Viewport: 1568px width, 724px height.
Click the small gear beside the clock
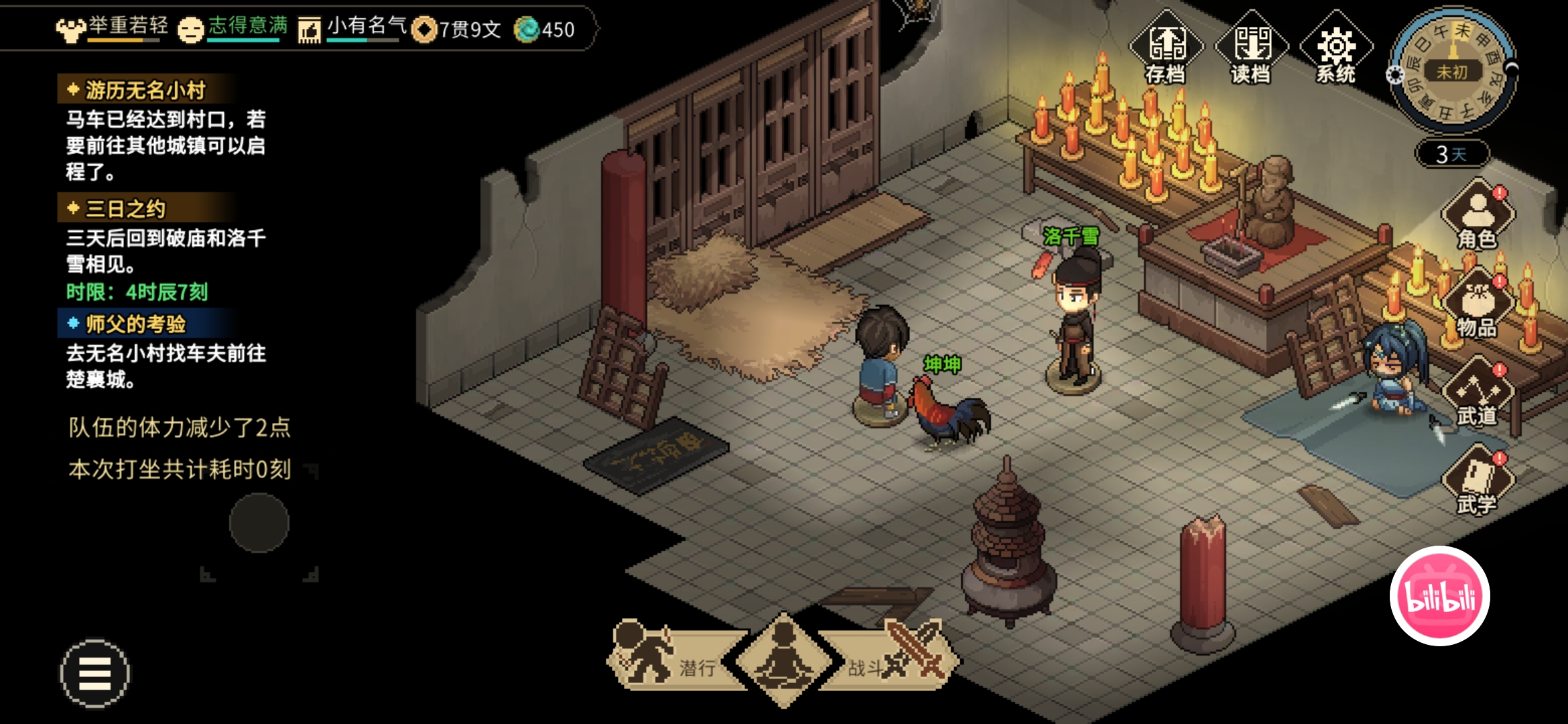(x=1395, y=75)
